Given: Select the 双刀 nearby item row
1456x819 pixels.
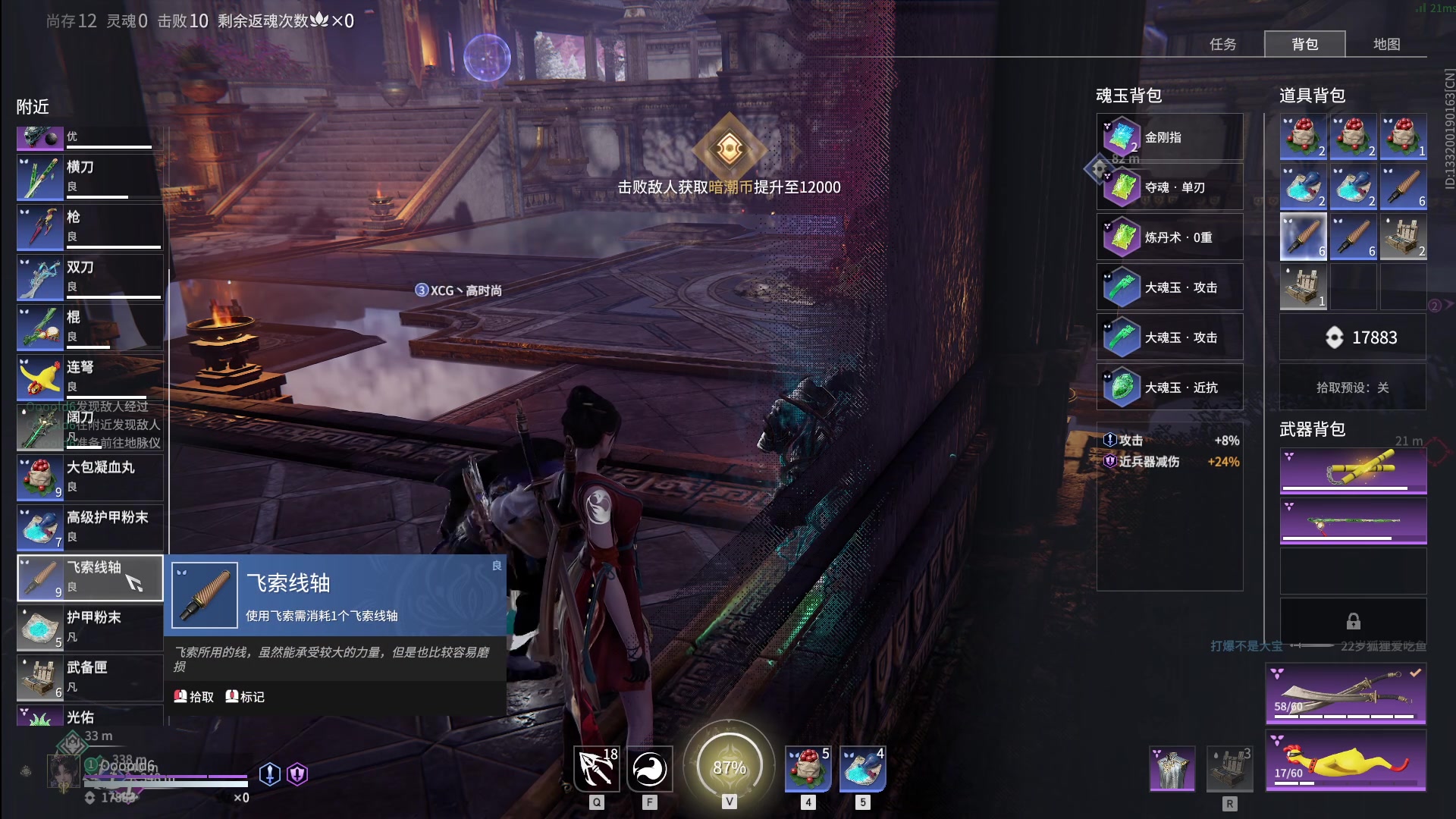Looking at the screenshot, I should [89, 277].
